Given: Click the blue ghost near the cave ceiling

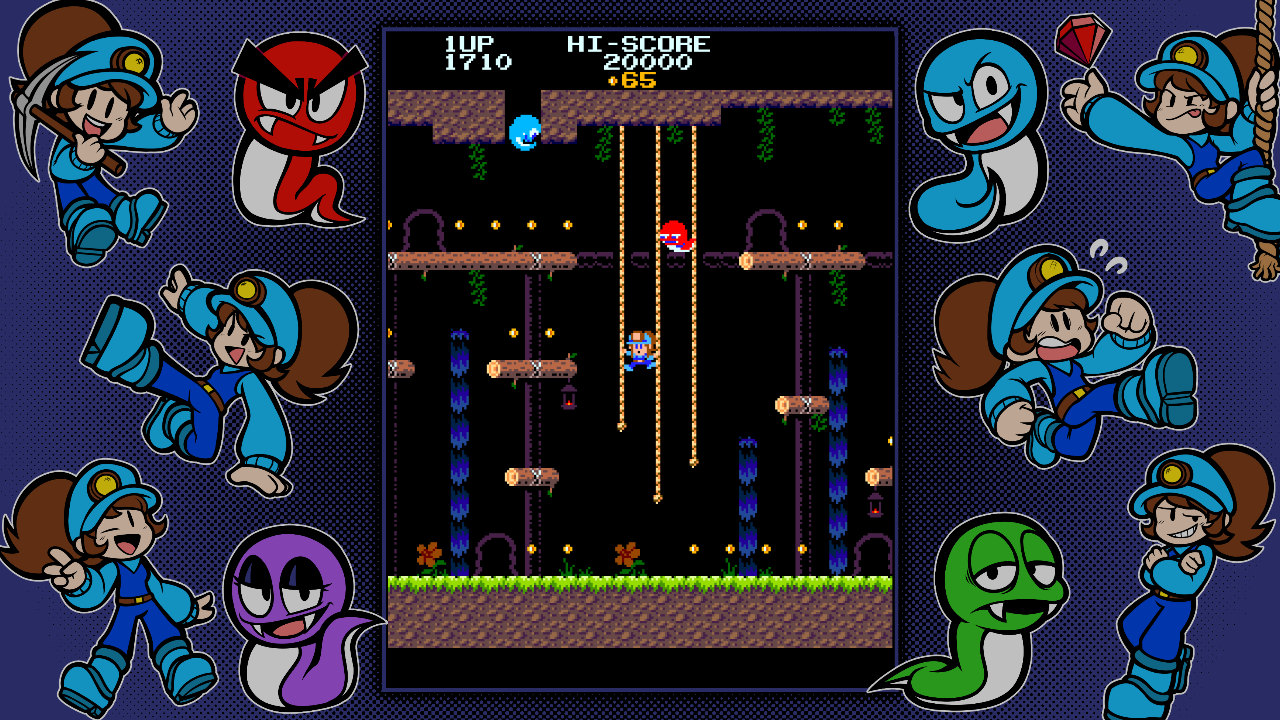Looking at the screenshot, I should [524, 131].
